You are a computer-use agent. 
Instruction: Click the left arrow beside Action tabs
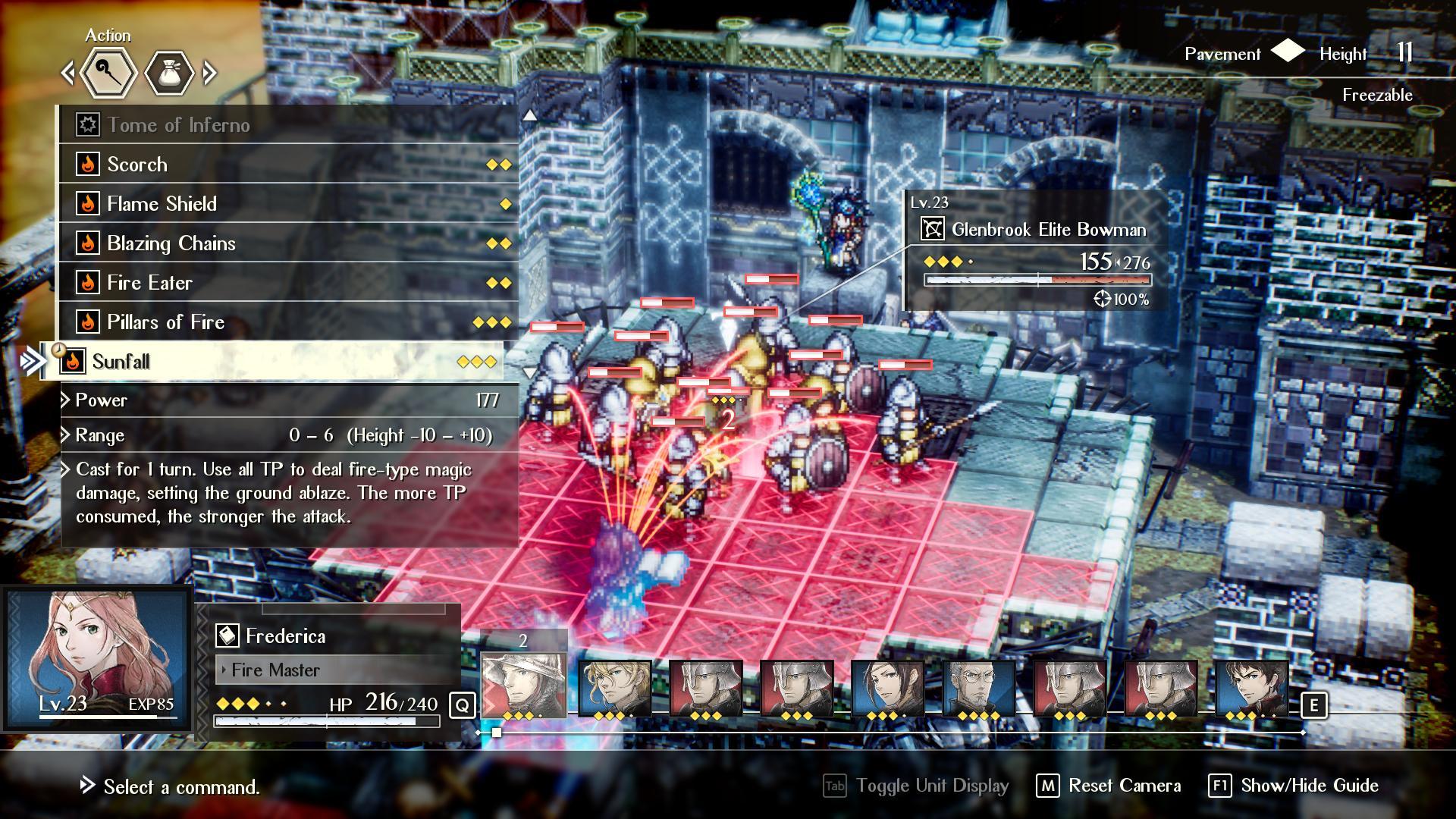point(68,74)
